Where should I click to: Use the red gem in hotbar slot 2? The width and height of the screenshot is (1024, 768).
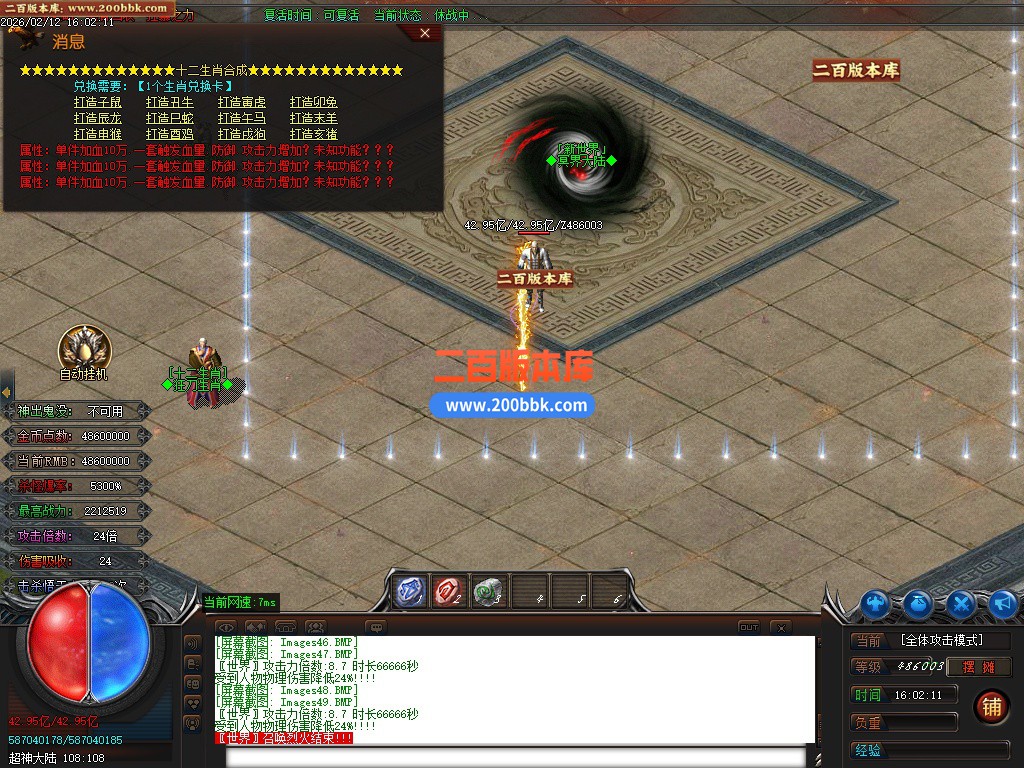coord(448,591)
